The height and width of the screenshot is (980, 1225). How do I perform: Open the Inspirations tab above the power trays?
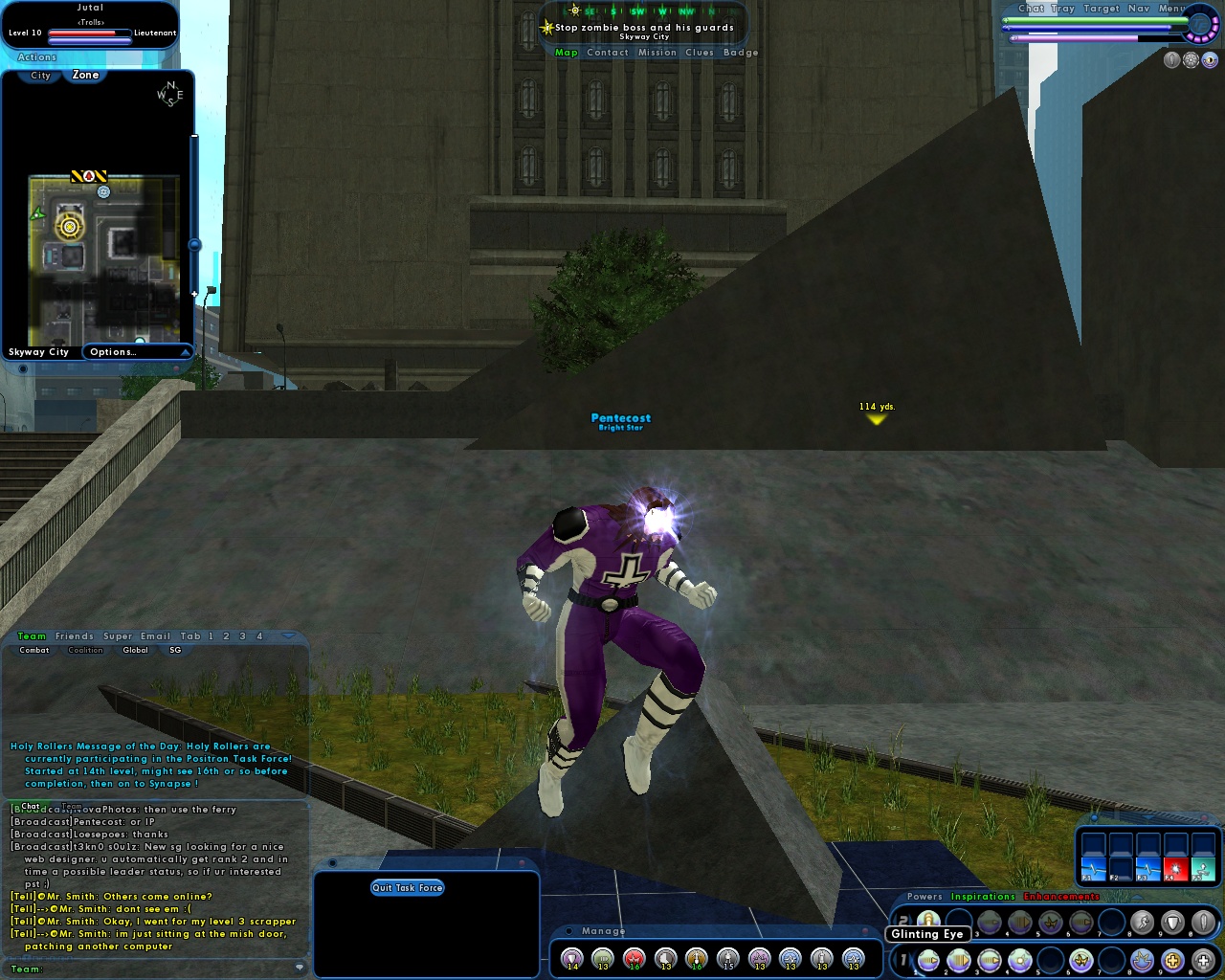(981, 897)
